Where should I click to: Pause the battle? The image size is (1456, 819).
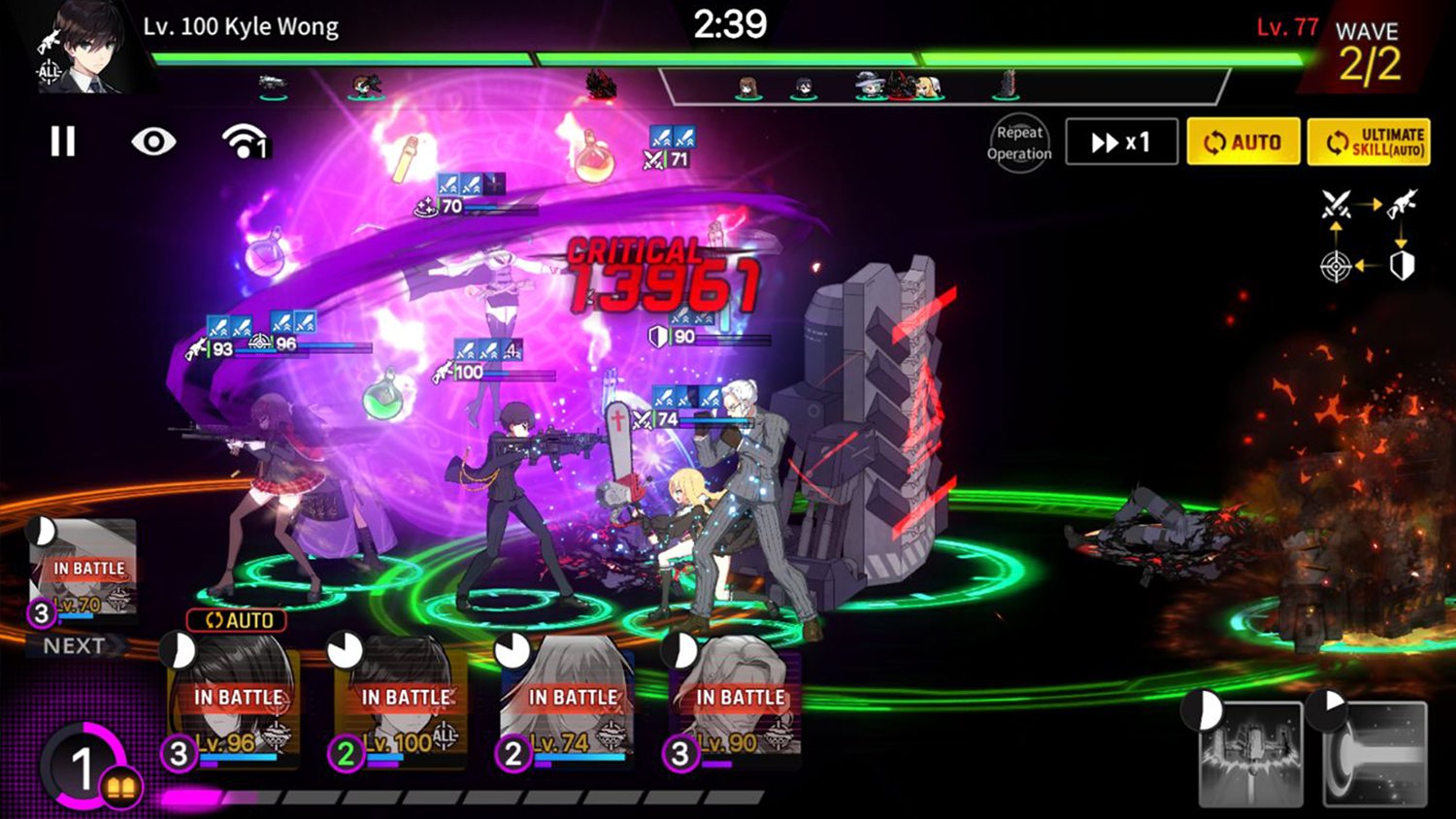click(x=63, y=142)
